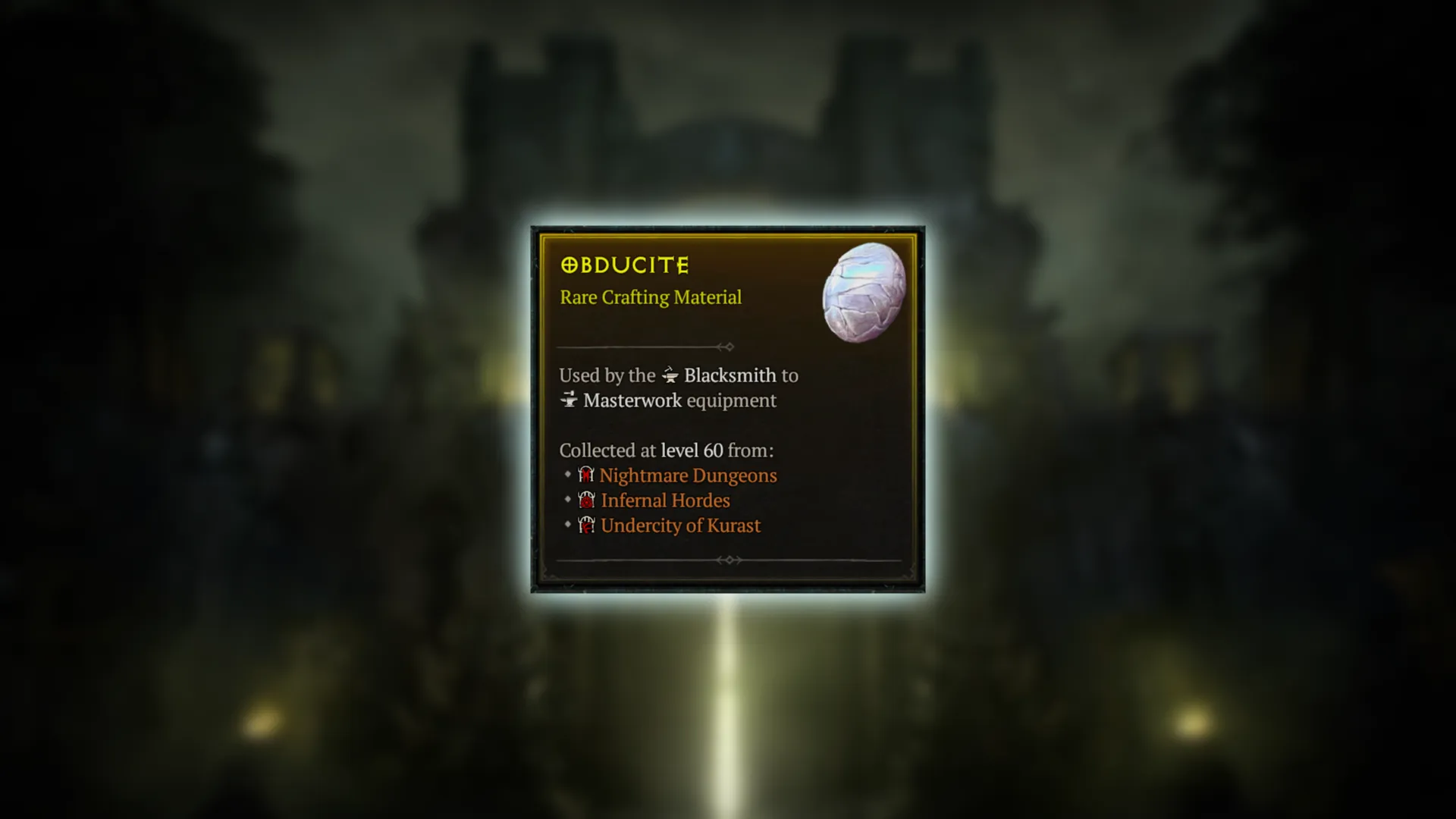Click the Nightmare Dungeons gate icon
This screenshot has width=1456, height=819.
point(585,475)
